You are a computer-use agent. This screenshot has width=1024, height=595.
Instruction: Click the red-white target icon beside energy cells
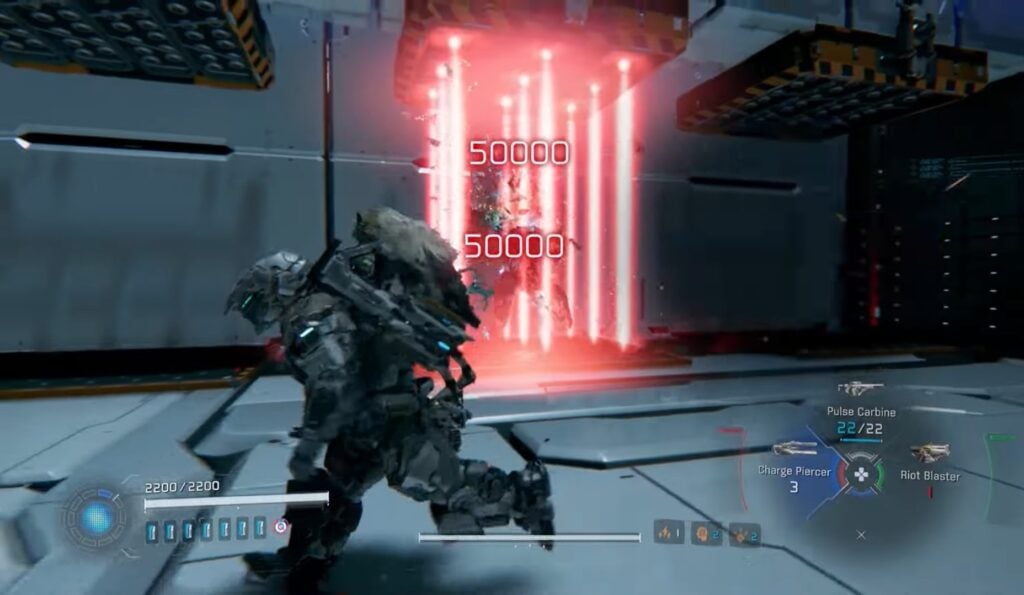(282, 526)
